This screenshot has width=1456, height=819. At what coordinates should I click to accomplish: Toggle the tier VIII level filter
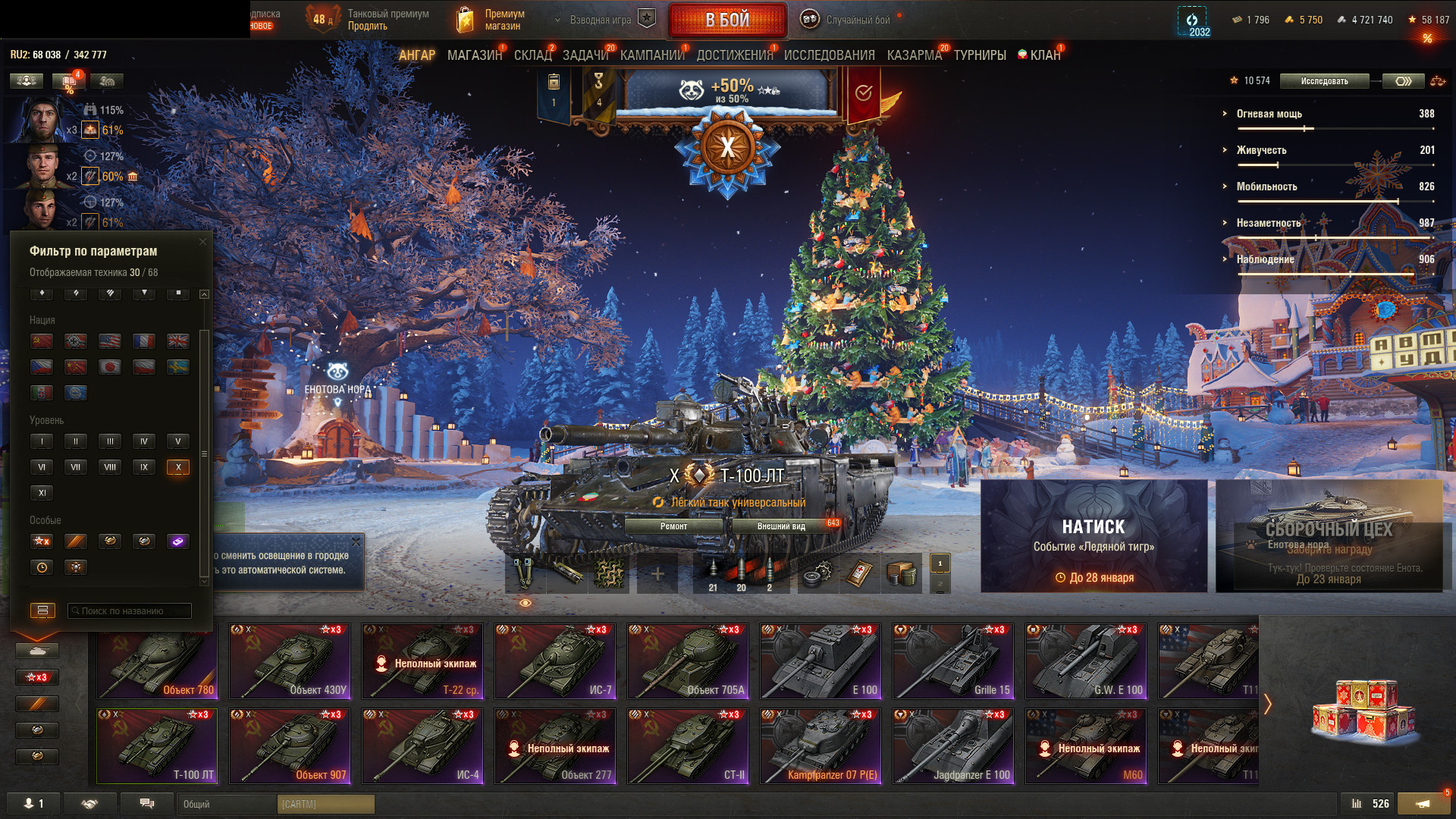pyautogui.click(x=110, y=467)
